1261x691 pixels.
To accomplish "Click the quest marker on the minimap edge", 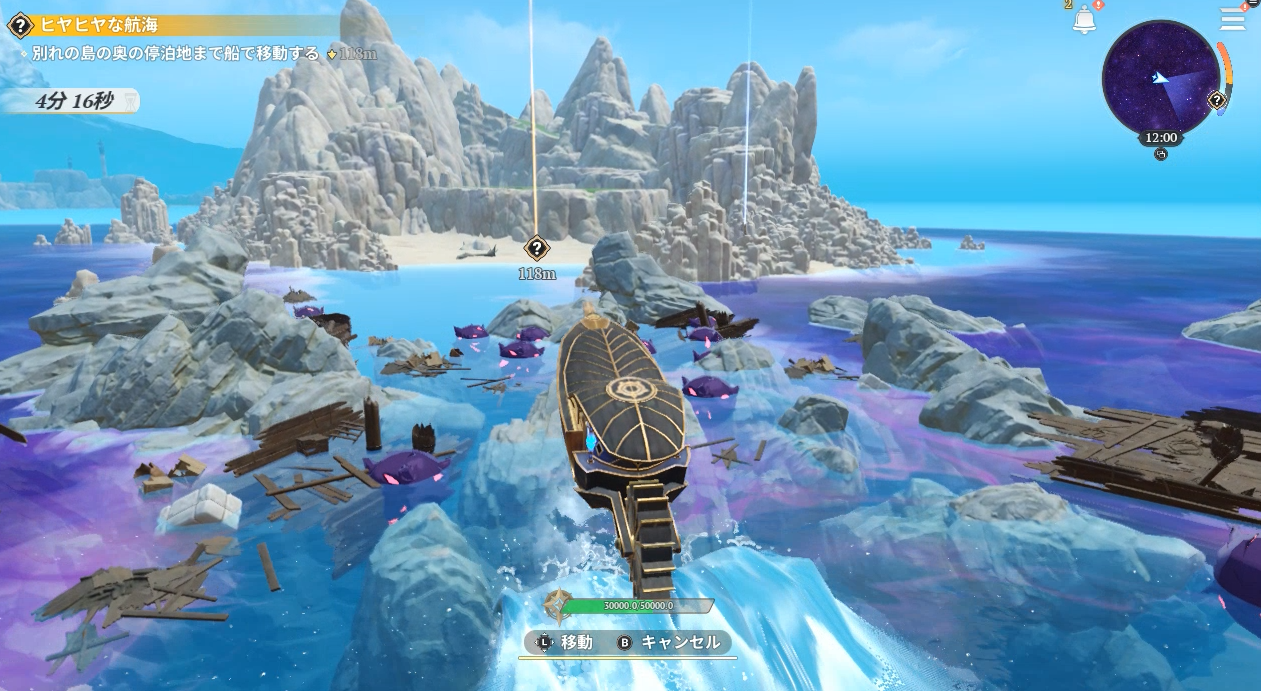I will (x=1216, y=100).
